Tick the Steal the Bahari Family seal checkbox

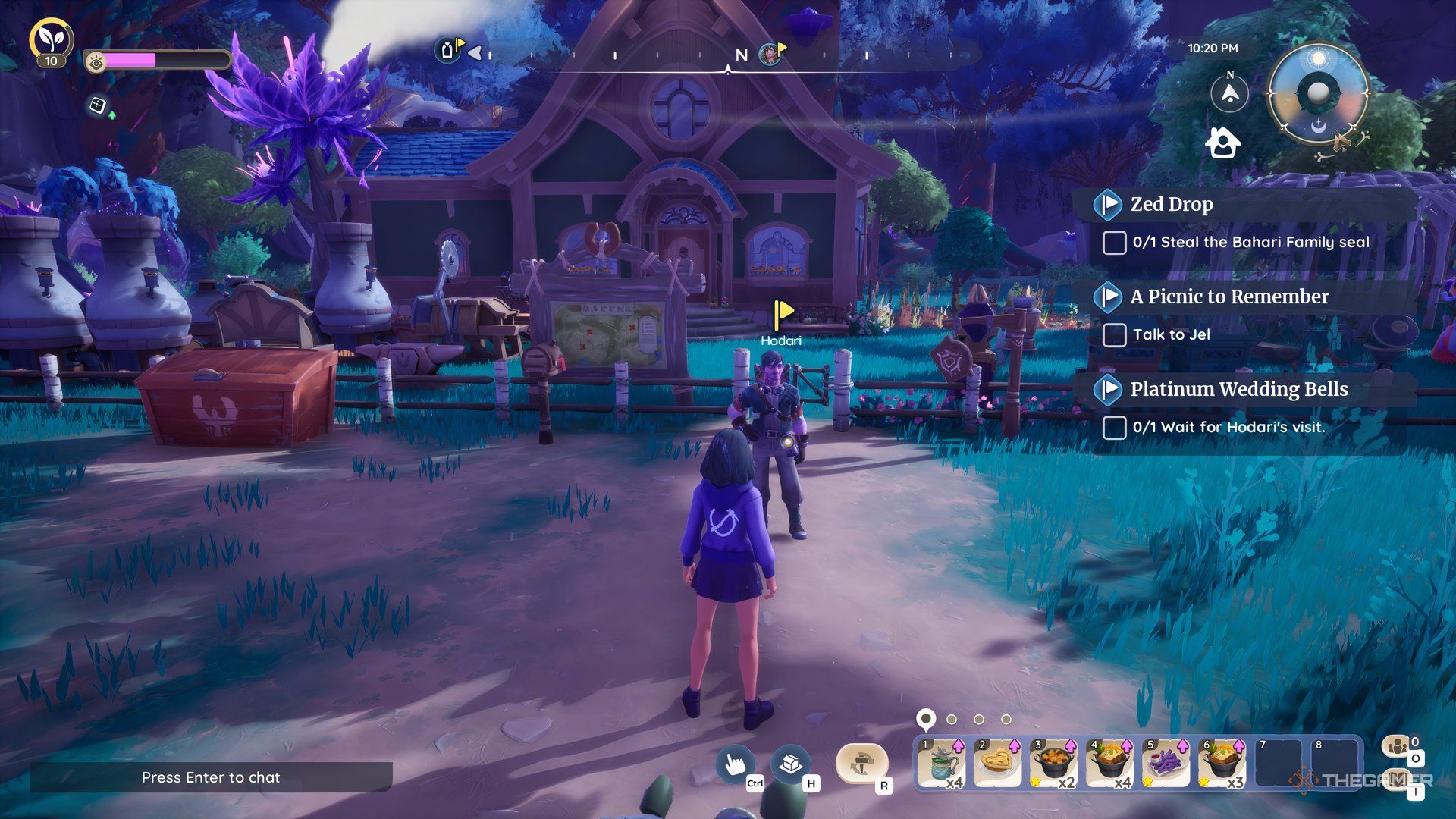pos(1113,243)
